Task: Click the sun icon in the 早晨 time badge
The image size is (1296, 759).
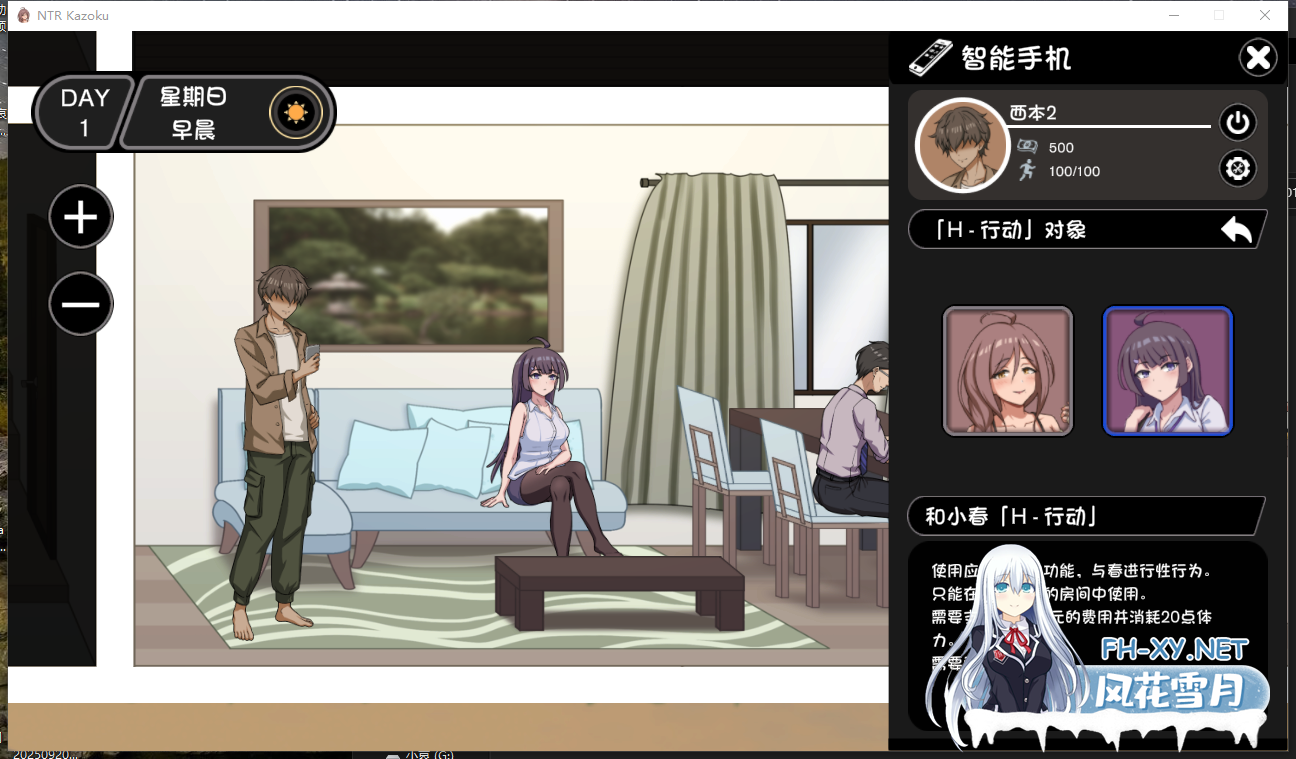Action: [x=297, y=113]
